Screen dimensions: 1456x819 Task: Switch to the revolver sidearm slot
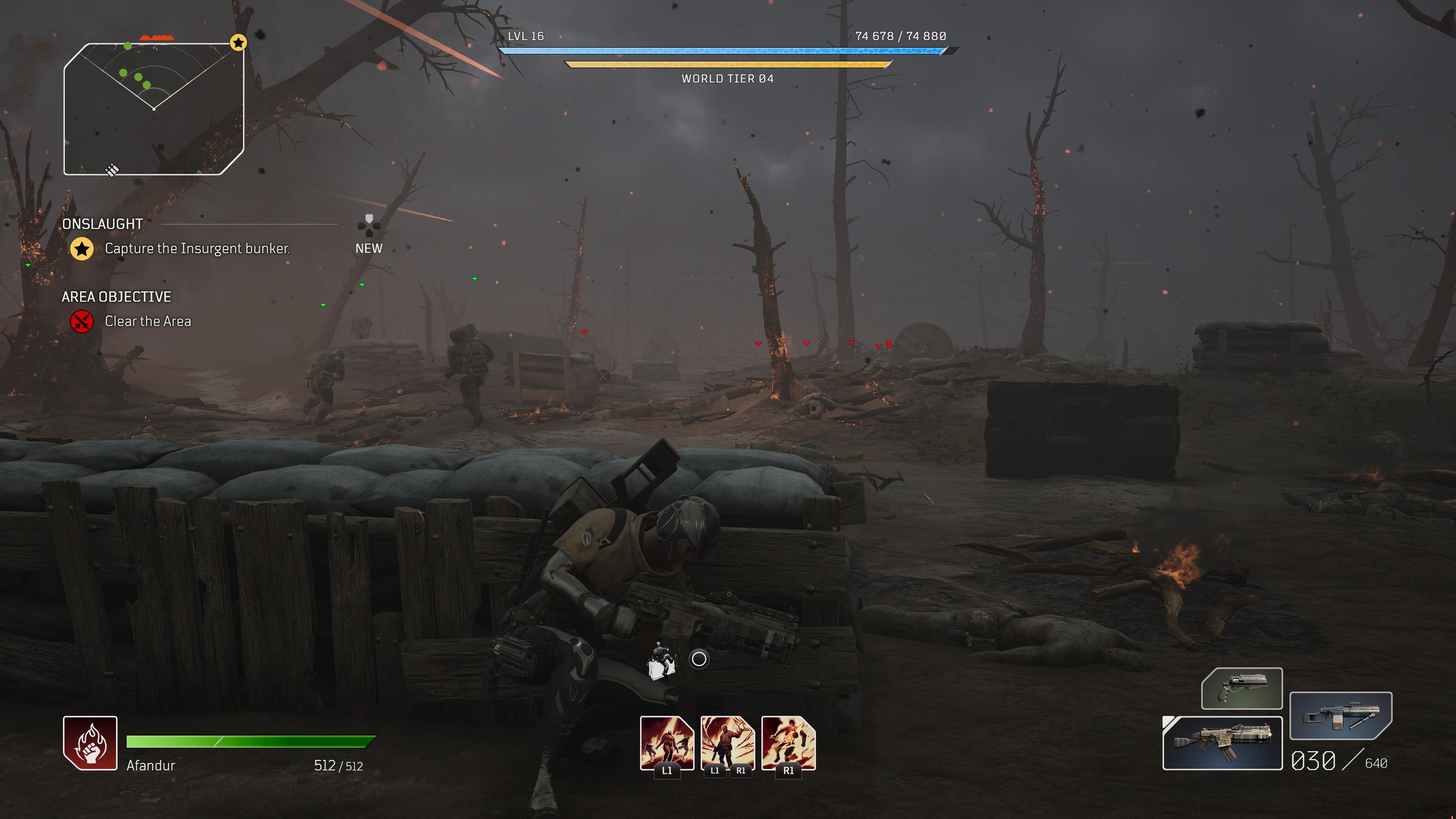(1241, 689)
